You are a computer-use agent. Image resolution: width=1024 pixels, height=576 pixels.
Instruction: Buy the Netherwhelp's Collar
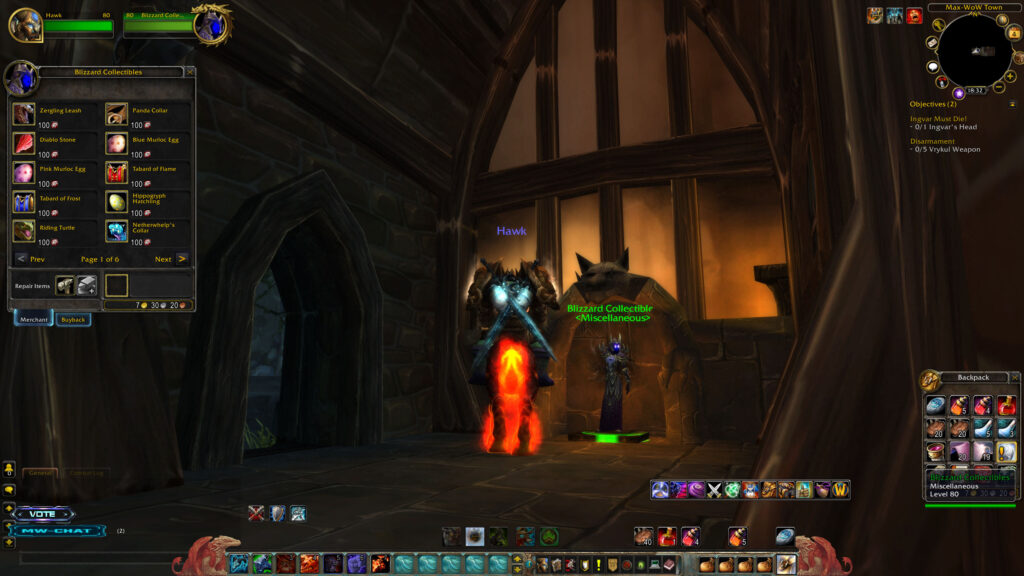117,231
